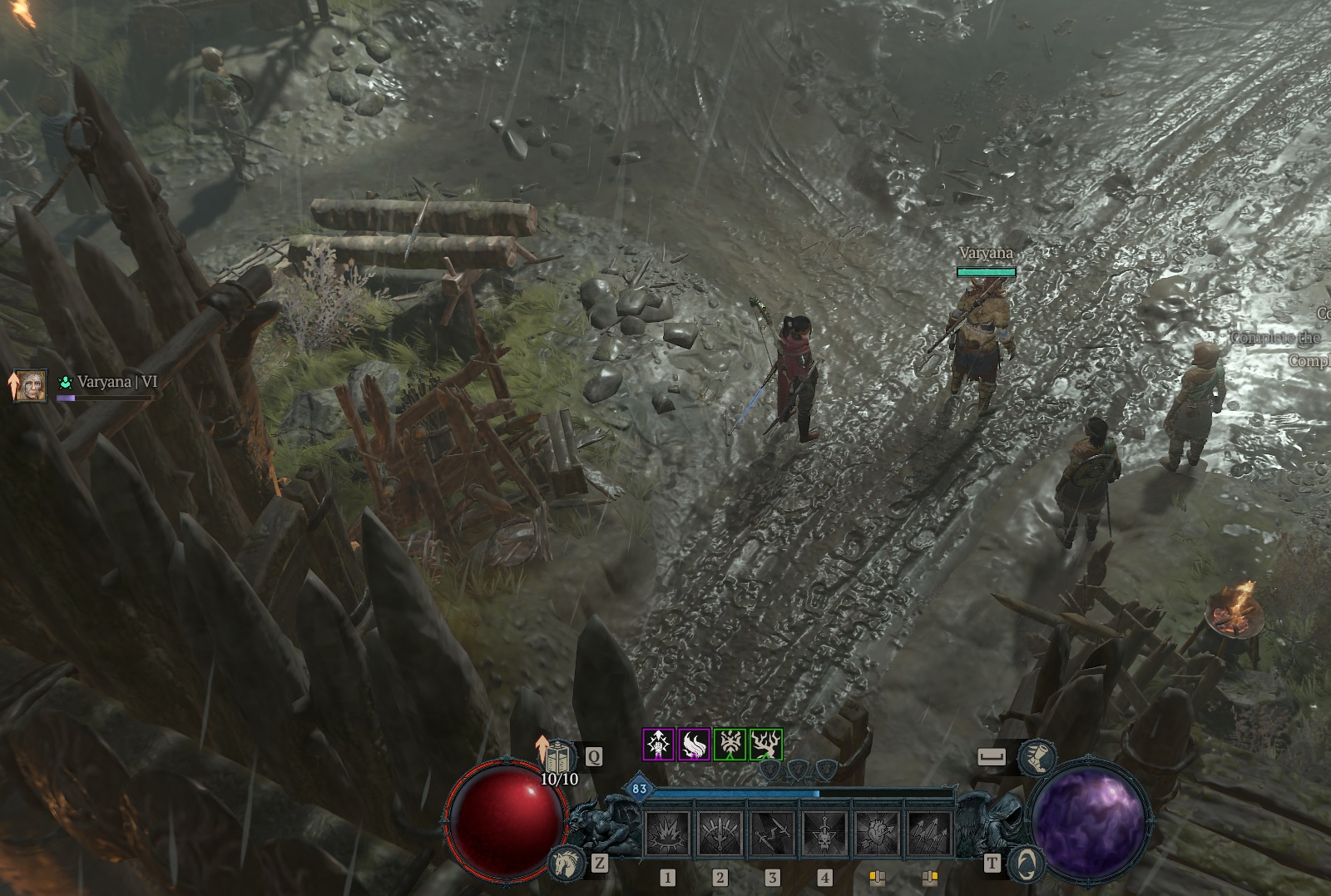
Task: Use the crossed swords skill slot
Action: pyautogui.click(x=773, y=833)
